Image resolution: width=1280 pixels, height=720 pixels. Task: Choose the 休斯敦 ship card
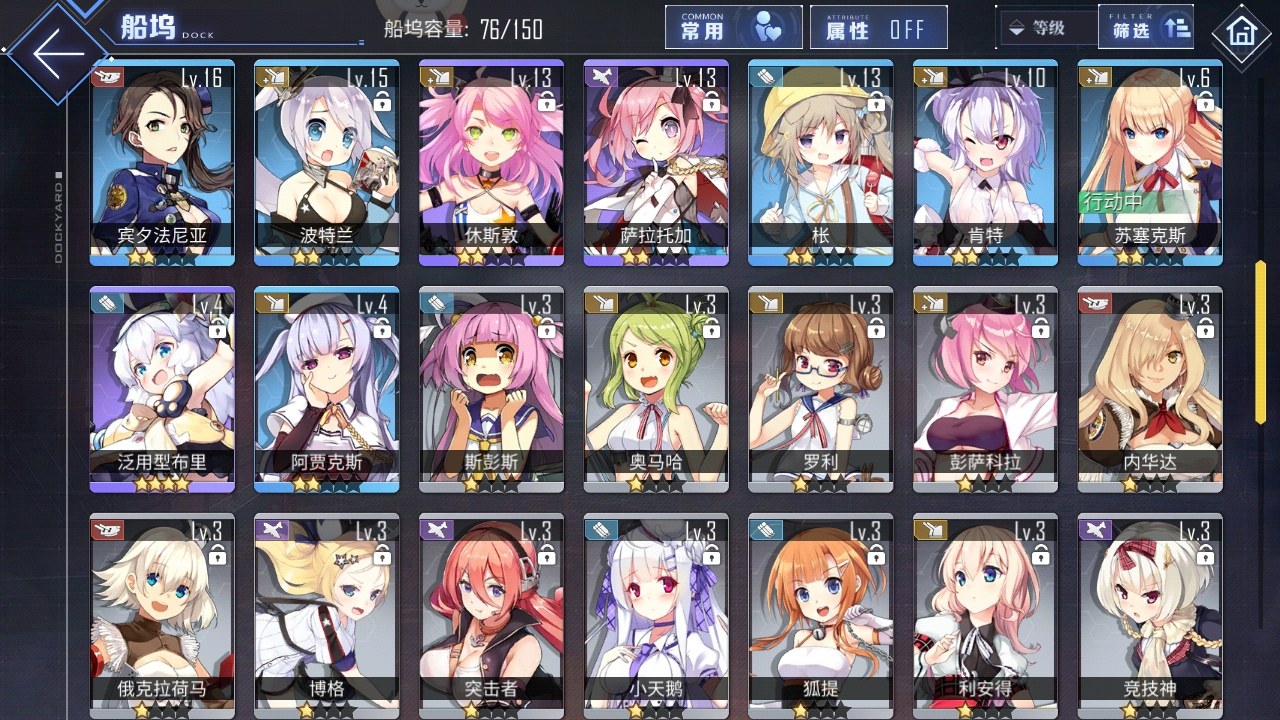[x=491, y=162]
